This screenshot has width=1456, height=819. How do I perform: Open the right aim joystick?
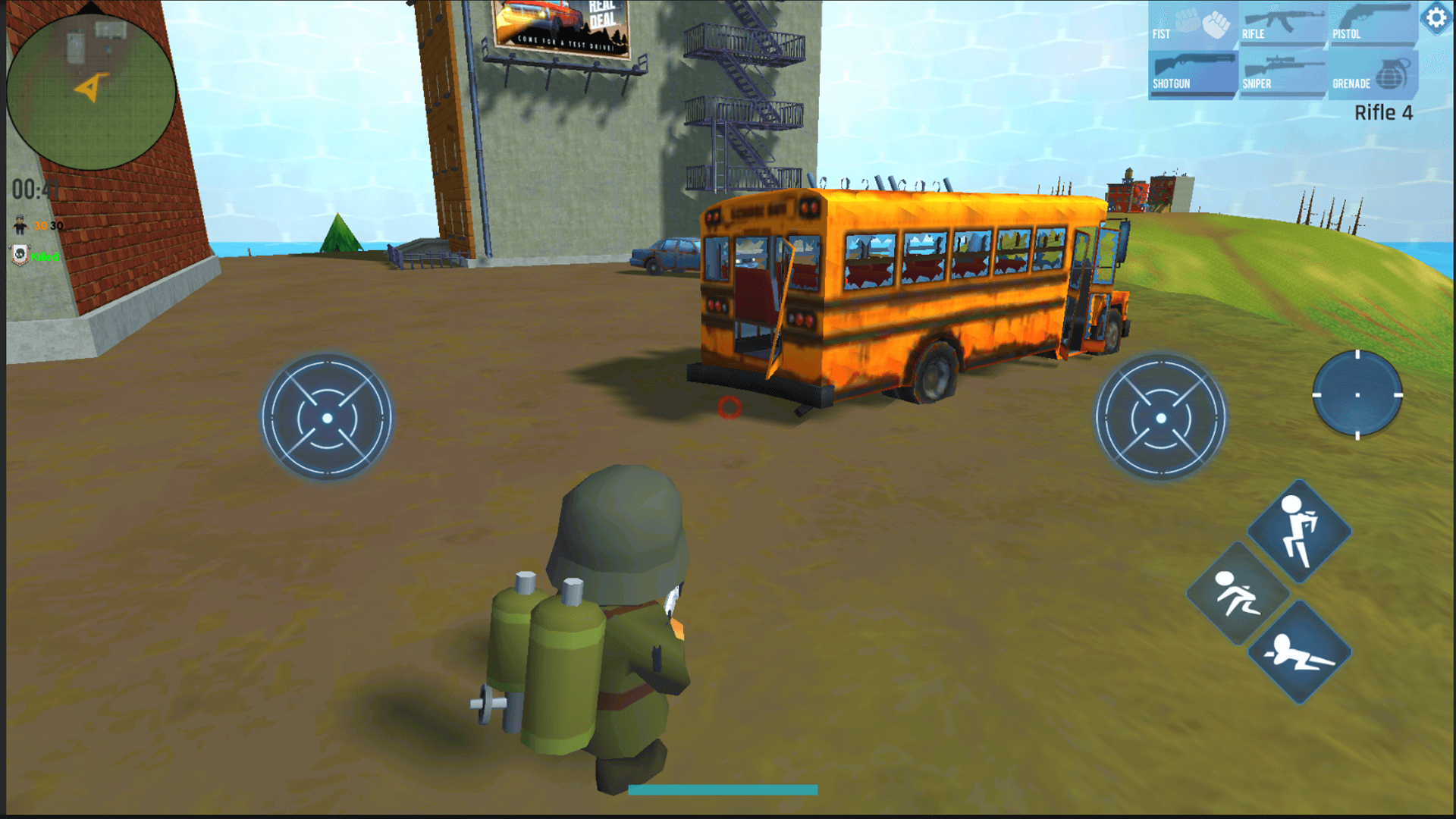point(1162,416)
